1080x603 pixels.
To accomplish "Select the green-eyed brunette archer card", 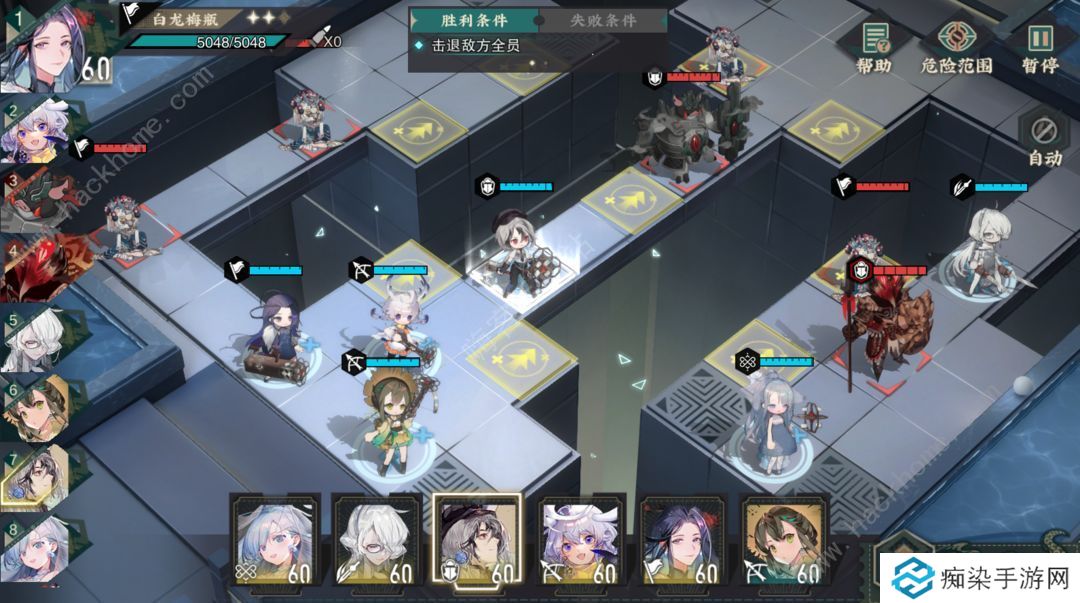I will tap(783, 539).
